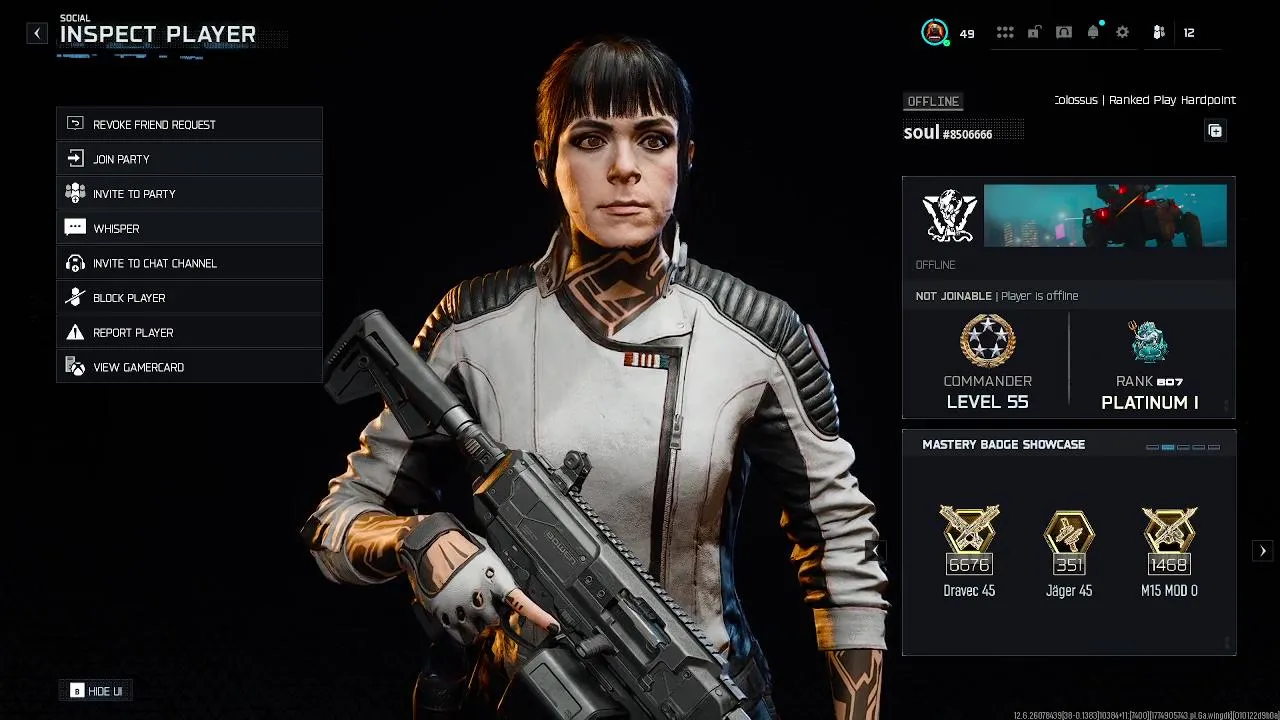Screen dimensions: 1280x720
Task: Open the social friends icon
Action: [1159, 33]
